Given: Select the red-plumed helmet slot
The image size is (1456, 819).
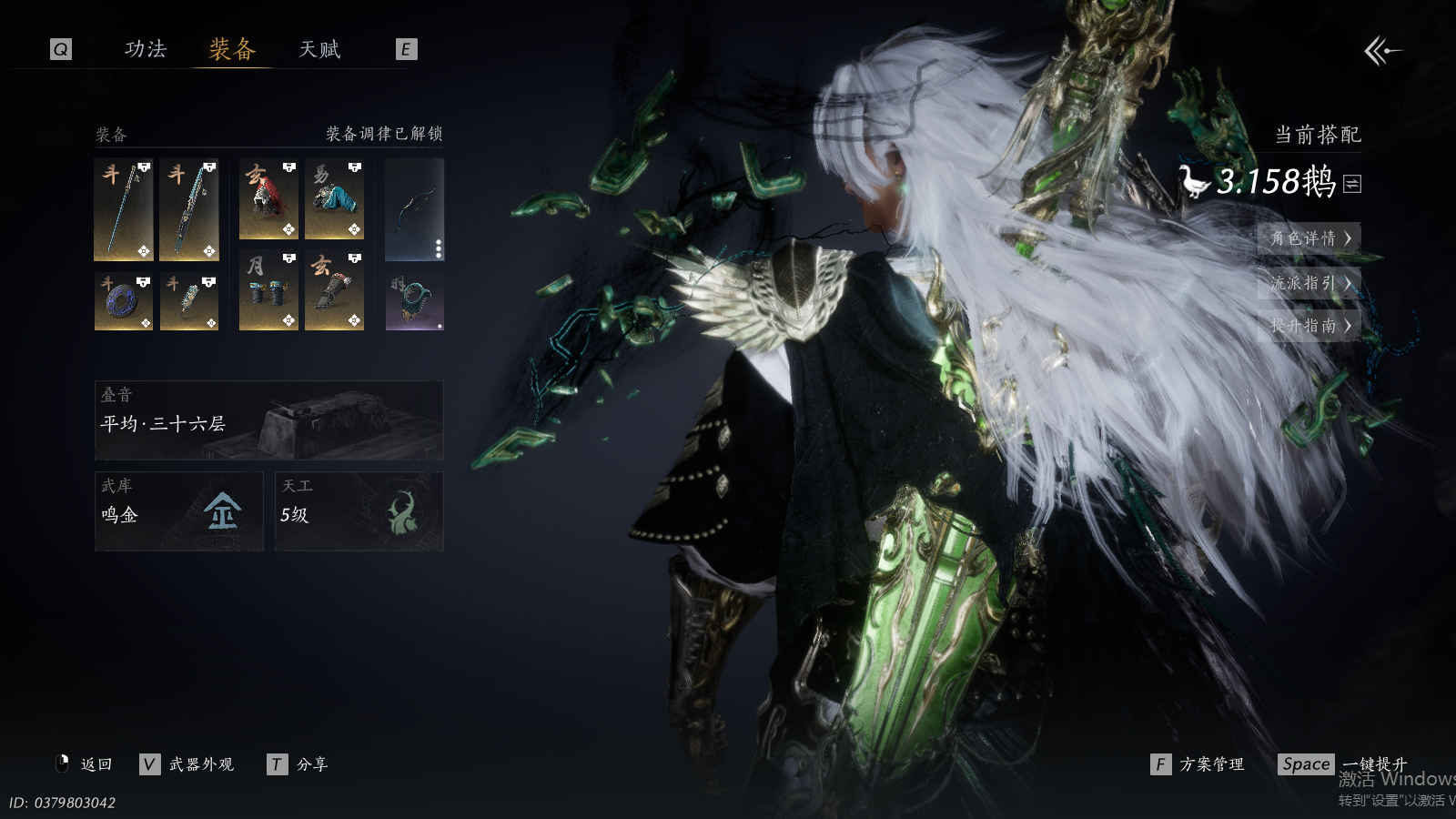Looking at the screenshot, I should click(x=268, y=199).
